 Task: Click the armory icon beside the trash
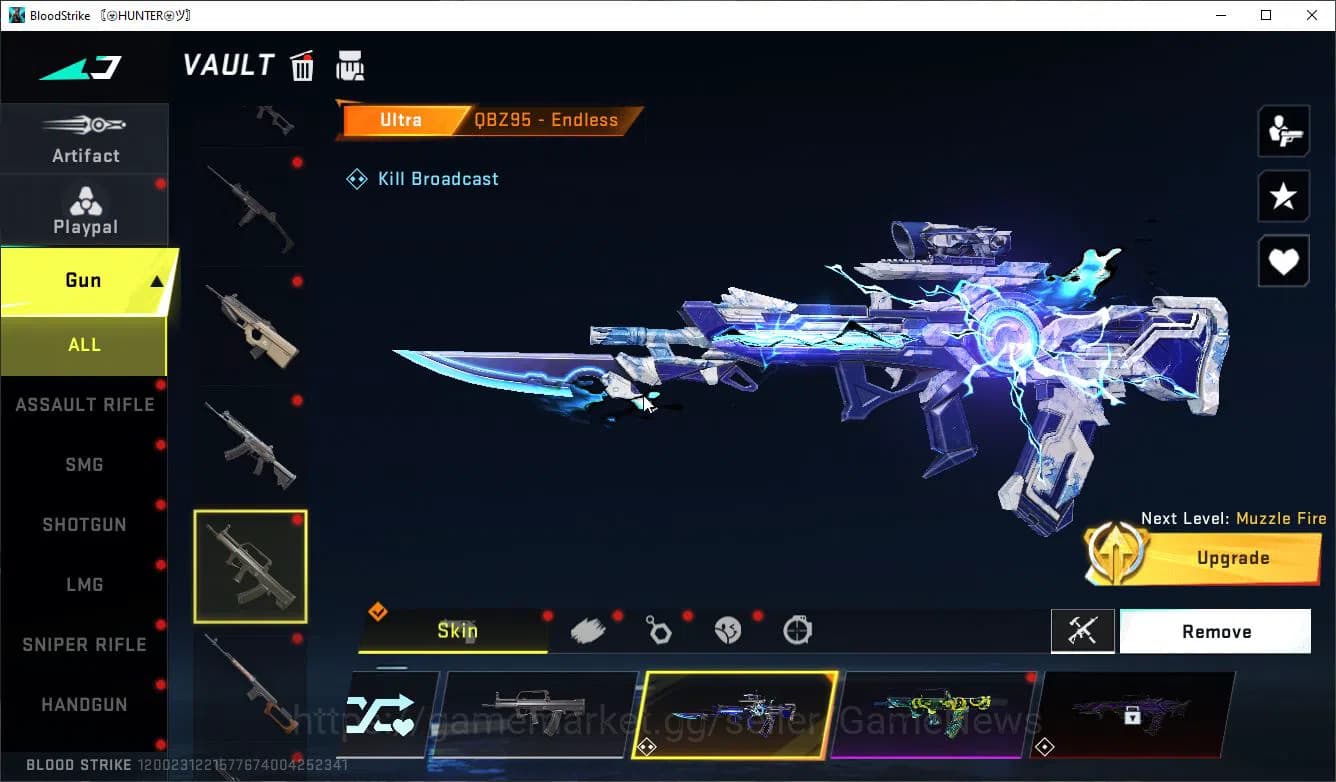[x=350, y=65]
